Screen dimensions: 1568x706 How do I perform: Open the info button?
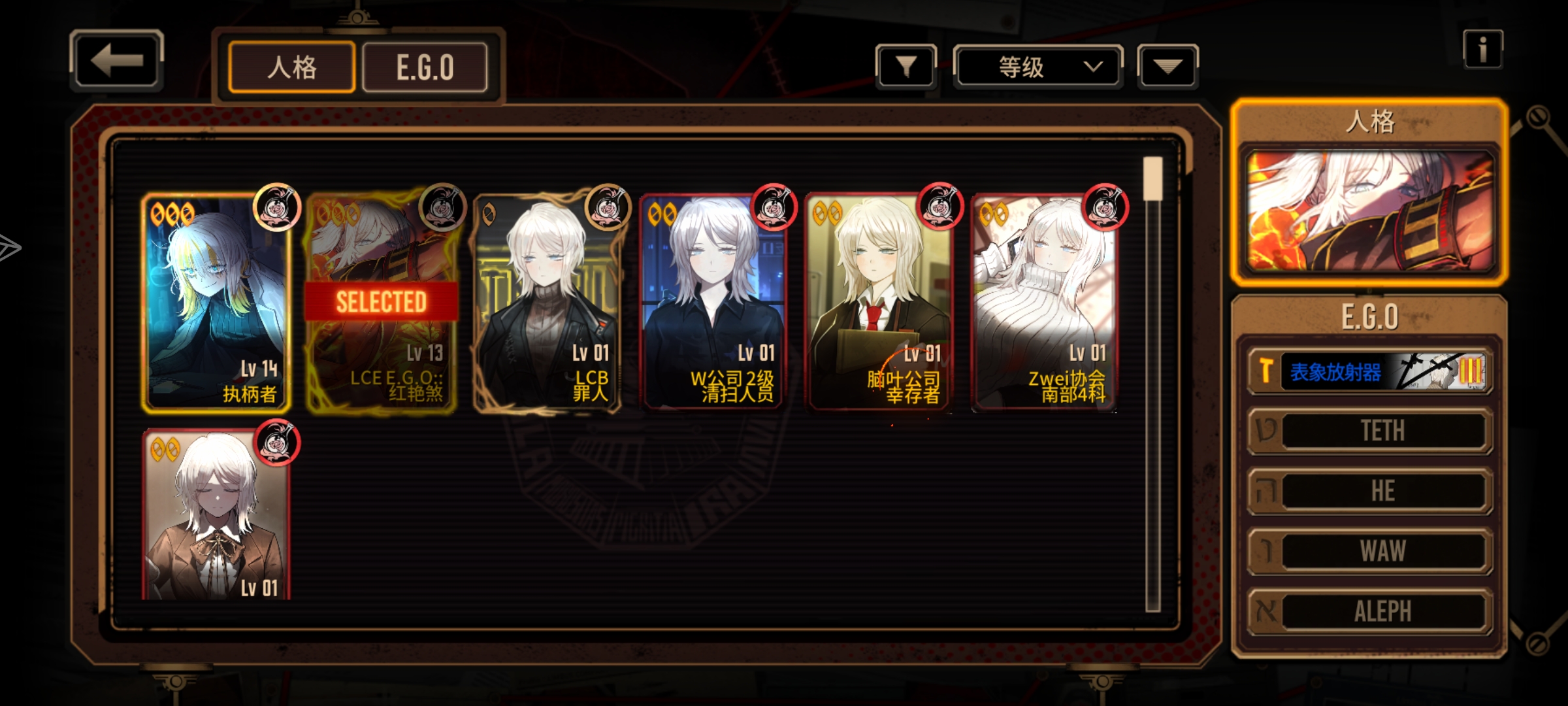pyautogui.click(x=1482, y=50)
